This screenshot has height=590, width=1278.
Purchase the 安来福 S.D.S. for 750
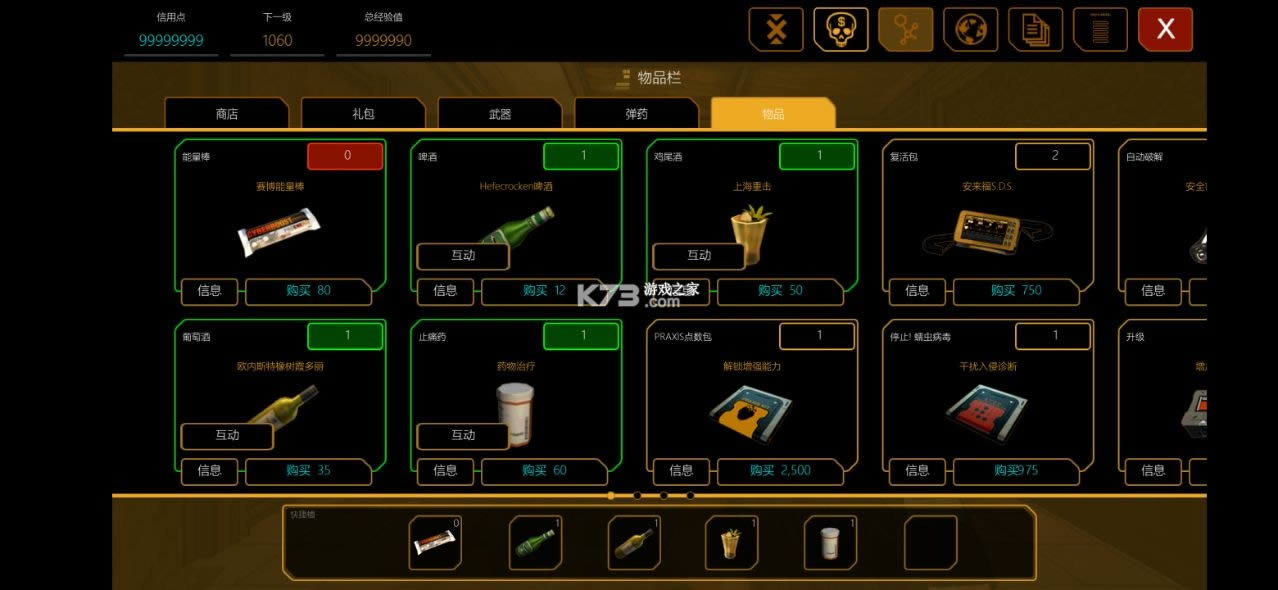point(1016,291)
